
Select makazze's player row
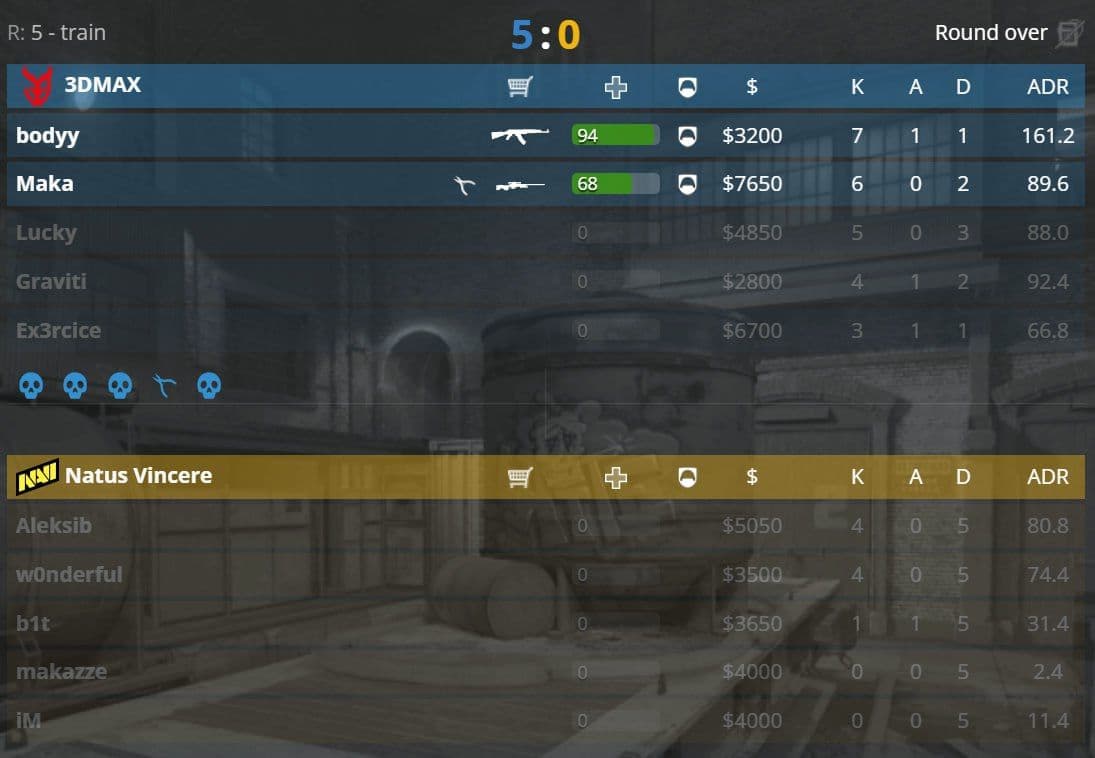click(61, 671)
